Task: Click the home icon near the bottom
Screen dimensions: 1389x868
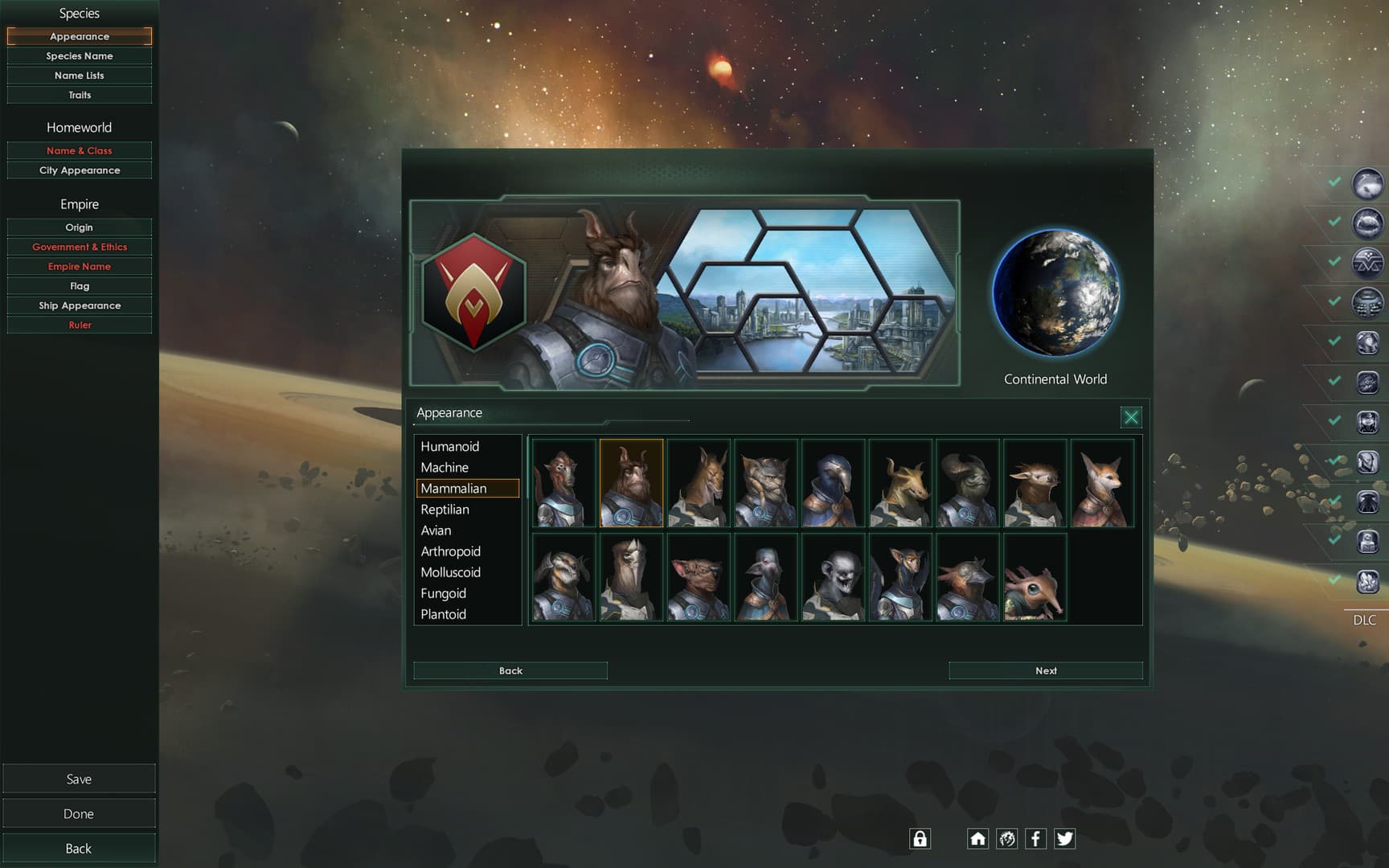Action: tap(978, 838)
